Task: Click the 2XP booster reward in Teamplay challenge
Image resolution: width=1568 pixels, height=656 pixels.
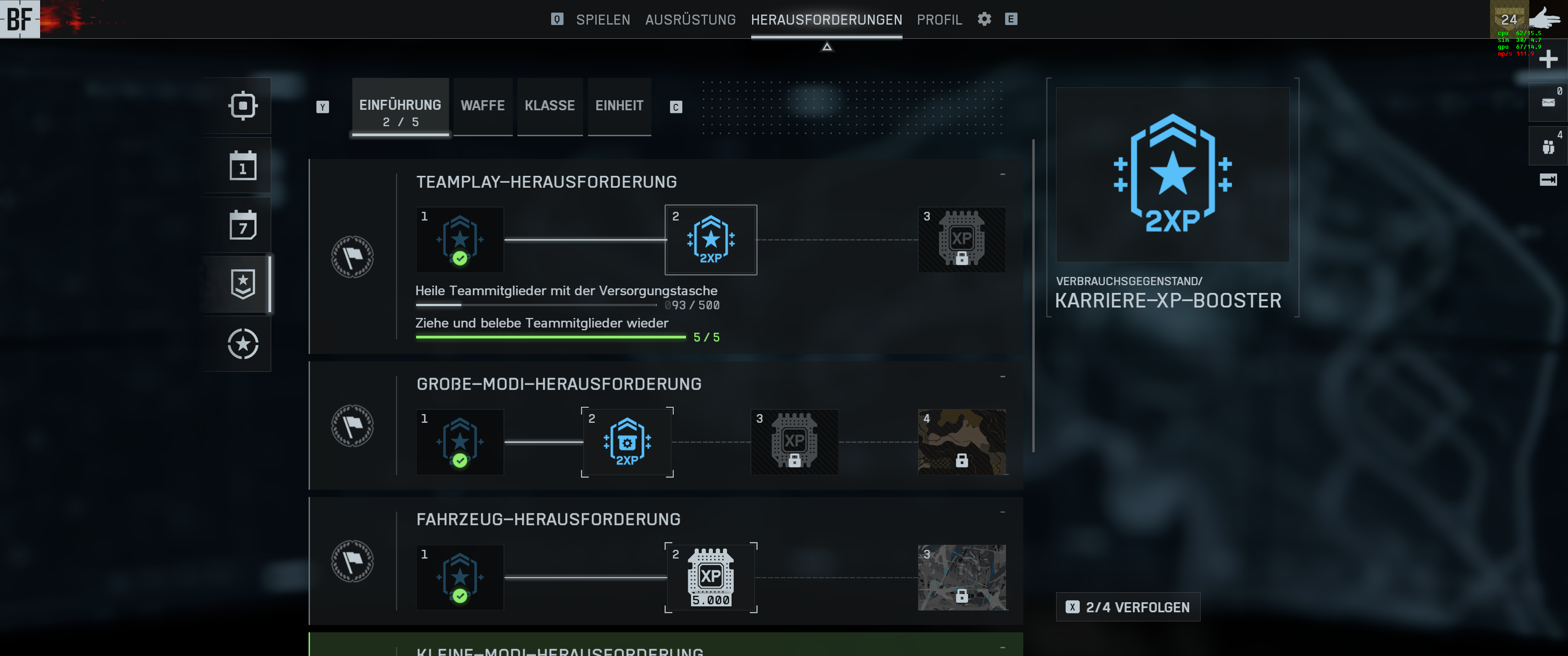Action: click(x=711, y=240)
